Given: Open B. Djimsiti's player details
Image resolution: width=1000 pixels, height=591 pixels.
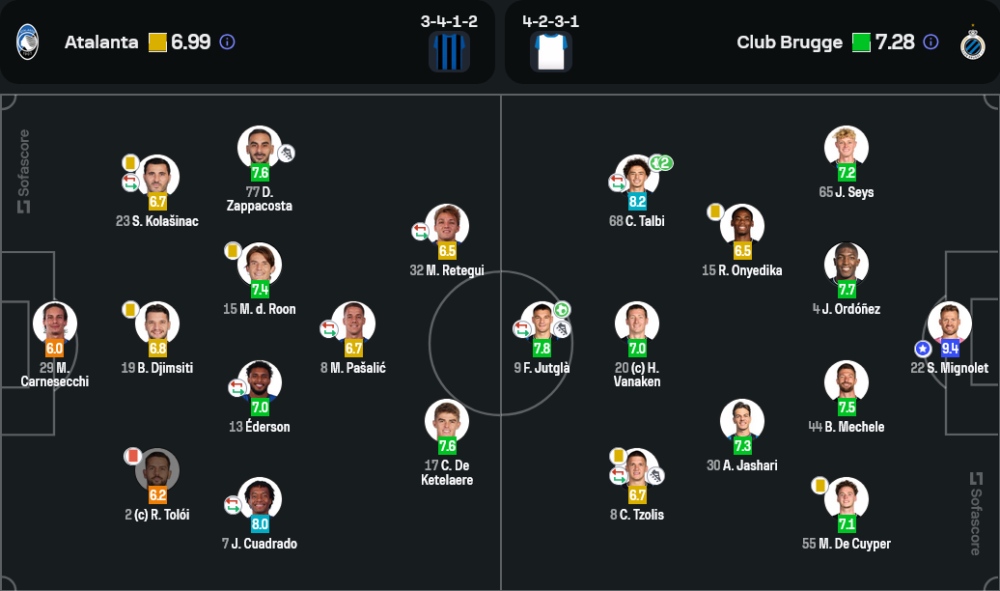Looking at the screenshot, I should tap(158, 323).
